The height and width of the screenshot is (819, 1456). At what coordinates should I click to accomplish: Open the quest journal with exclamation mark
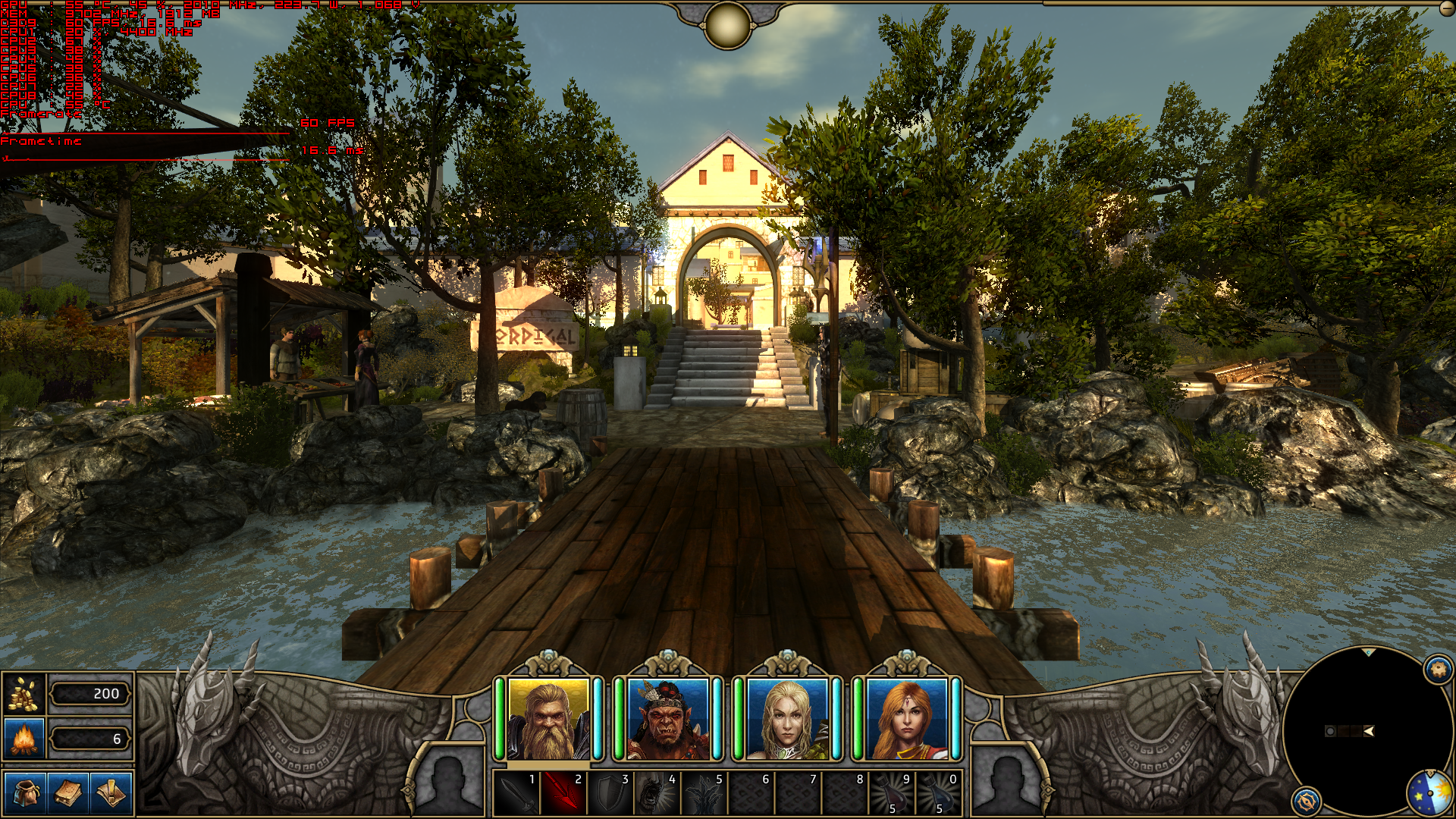[111, 793]
